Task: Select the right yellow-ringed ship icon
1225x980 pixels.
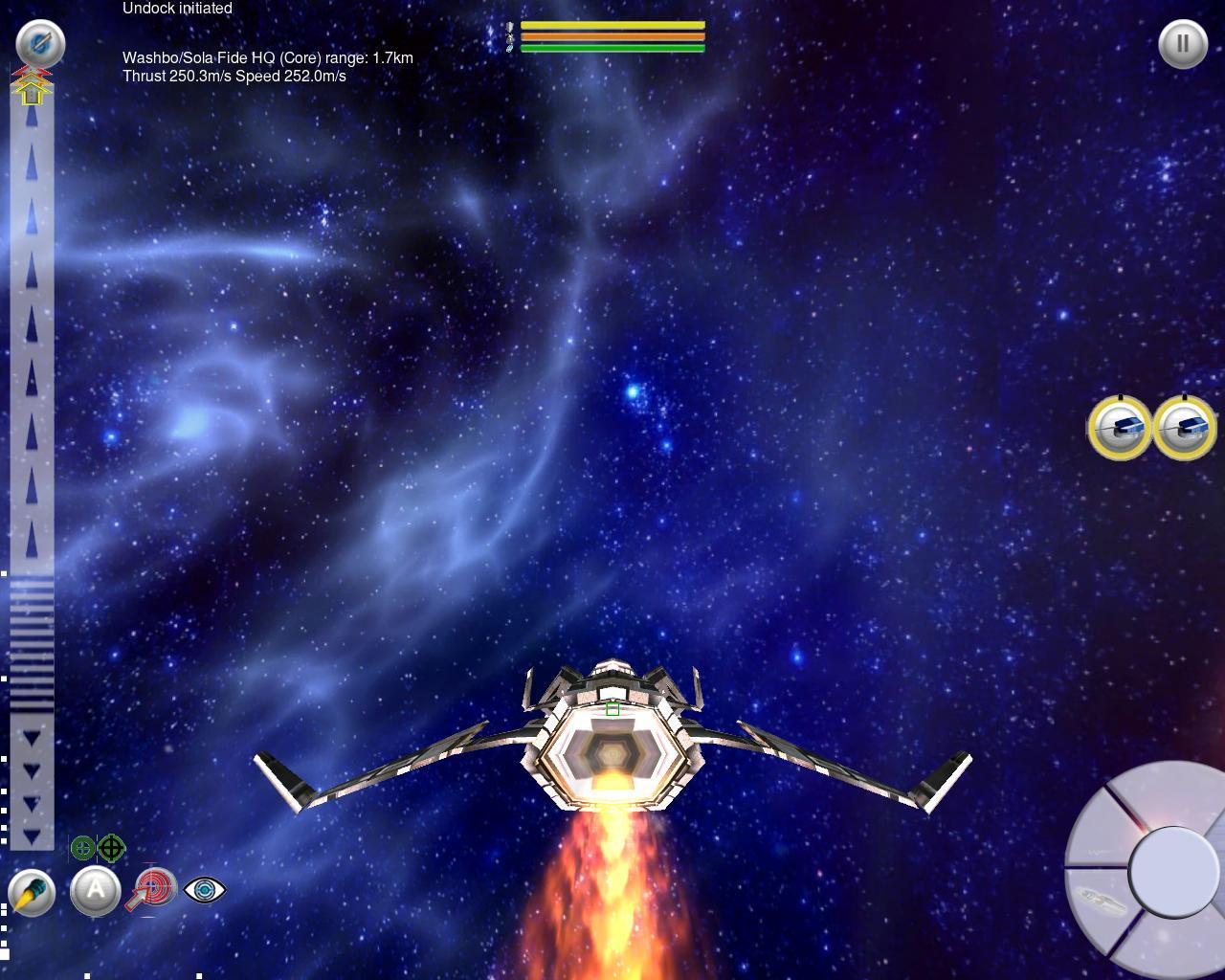Action: click(1185, 428)
